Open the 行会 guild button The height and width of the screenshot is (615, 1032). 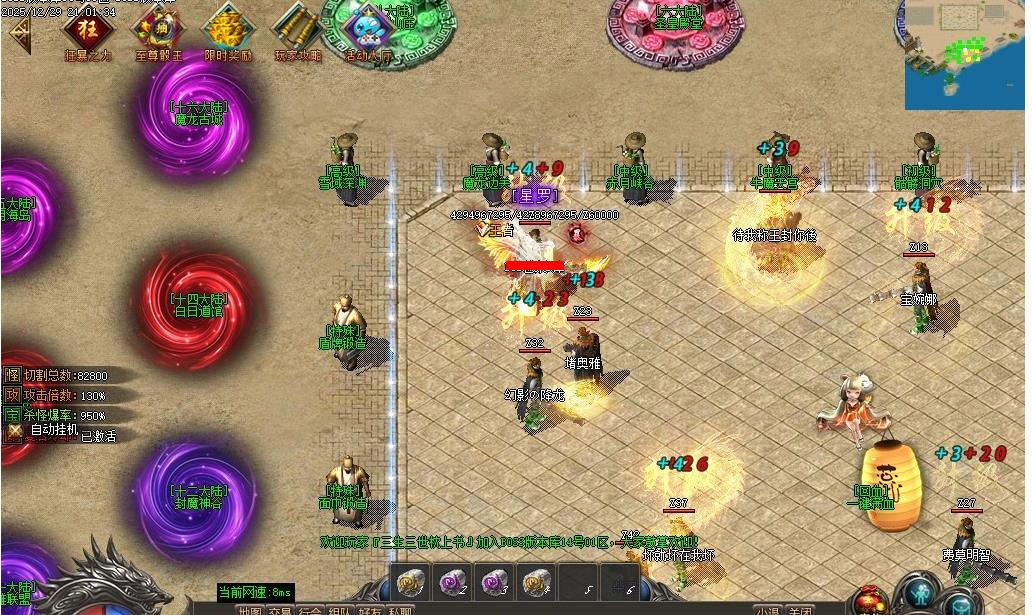(x=310, y=610)
